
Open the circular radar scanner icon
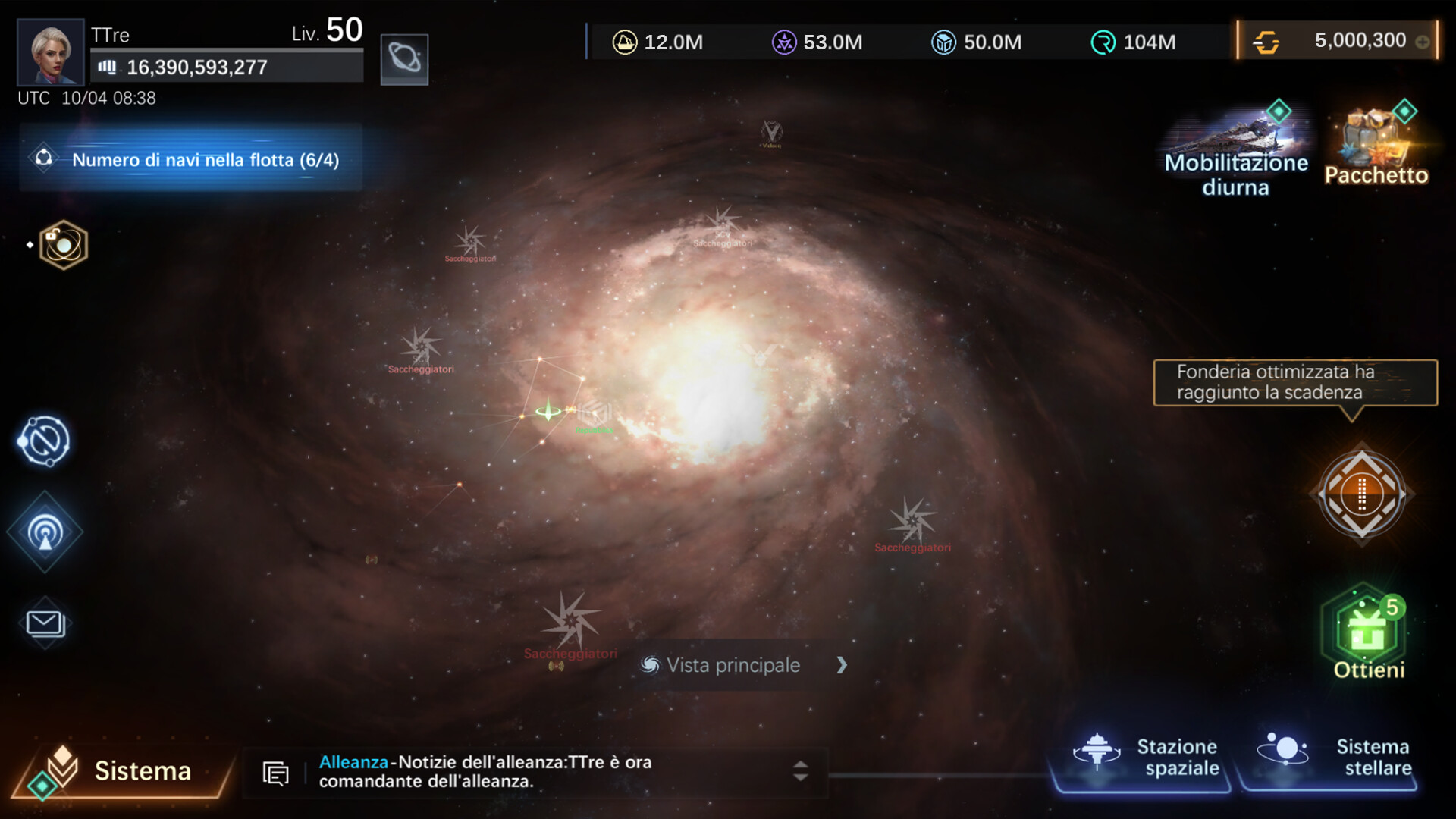45,441
